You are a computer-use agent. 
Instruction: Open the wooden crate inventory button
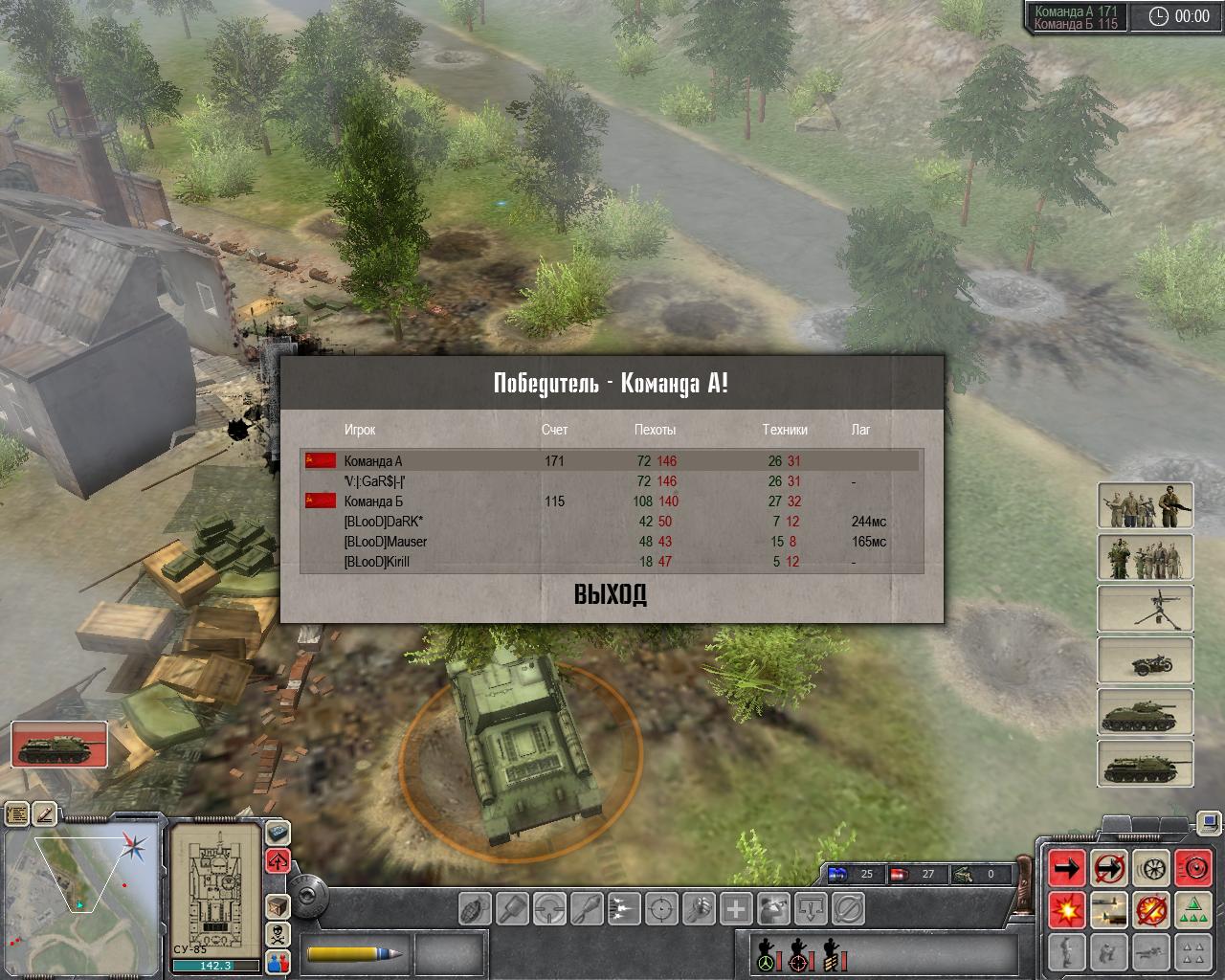[x=278, y=905]
